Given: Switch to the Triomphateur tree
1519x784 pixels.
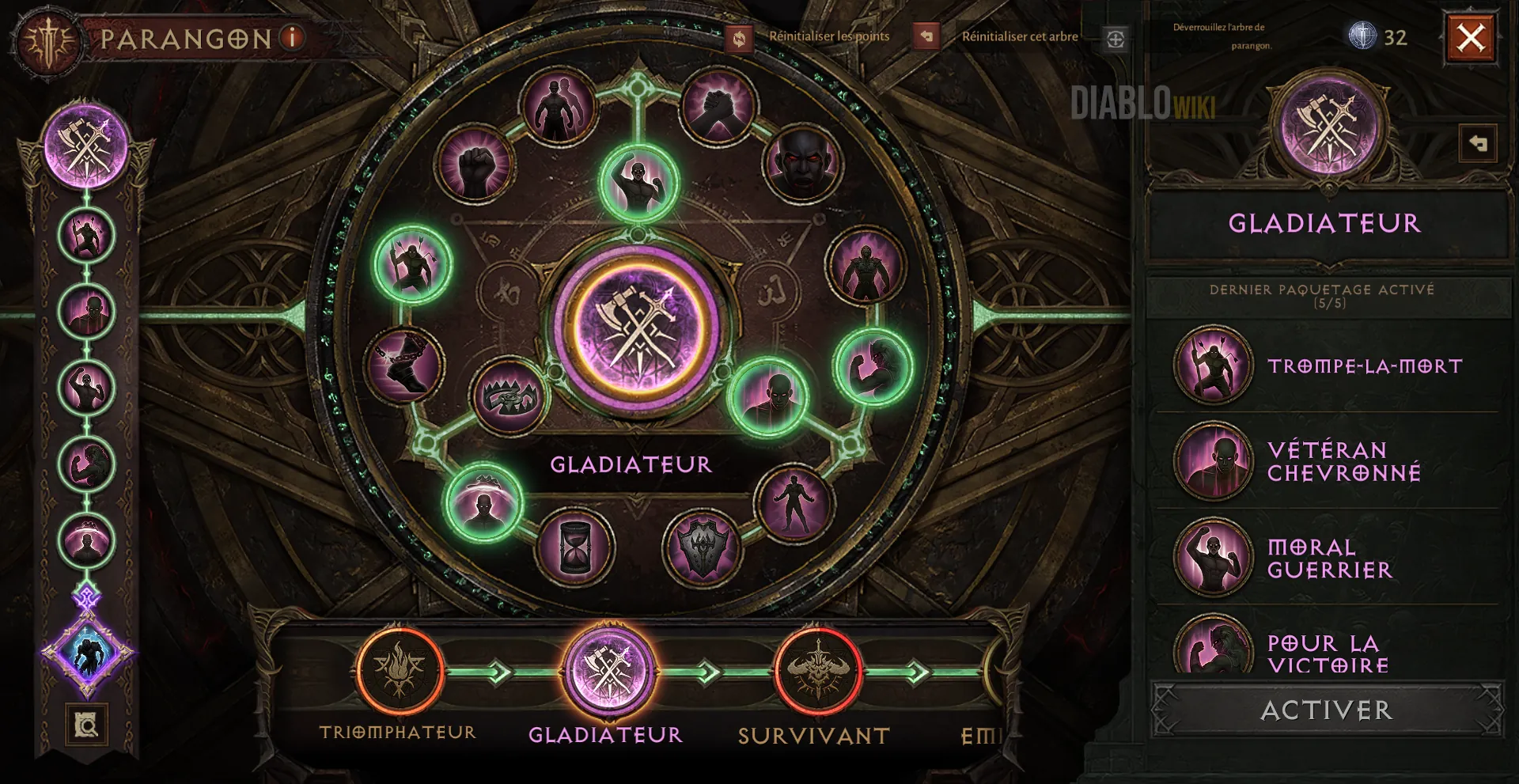Looking at the screenshot, I should click(x=399, y=671).
